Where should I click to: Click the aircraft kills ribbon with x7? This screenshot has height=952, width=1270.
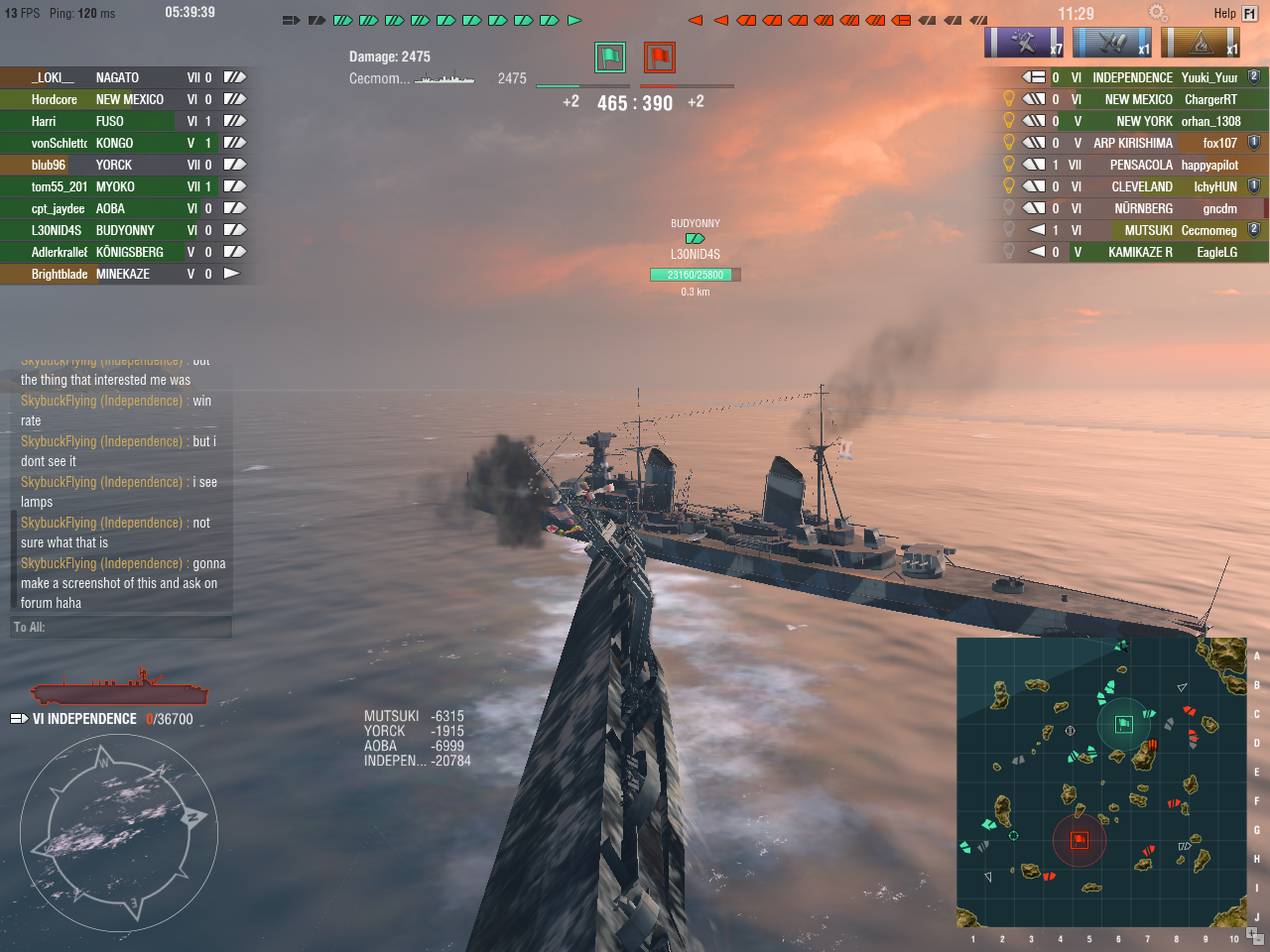click(1025, 43)
